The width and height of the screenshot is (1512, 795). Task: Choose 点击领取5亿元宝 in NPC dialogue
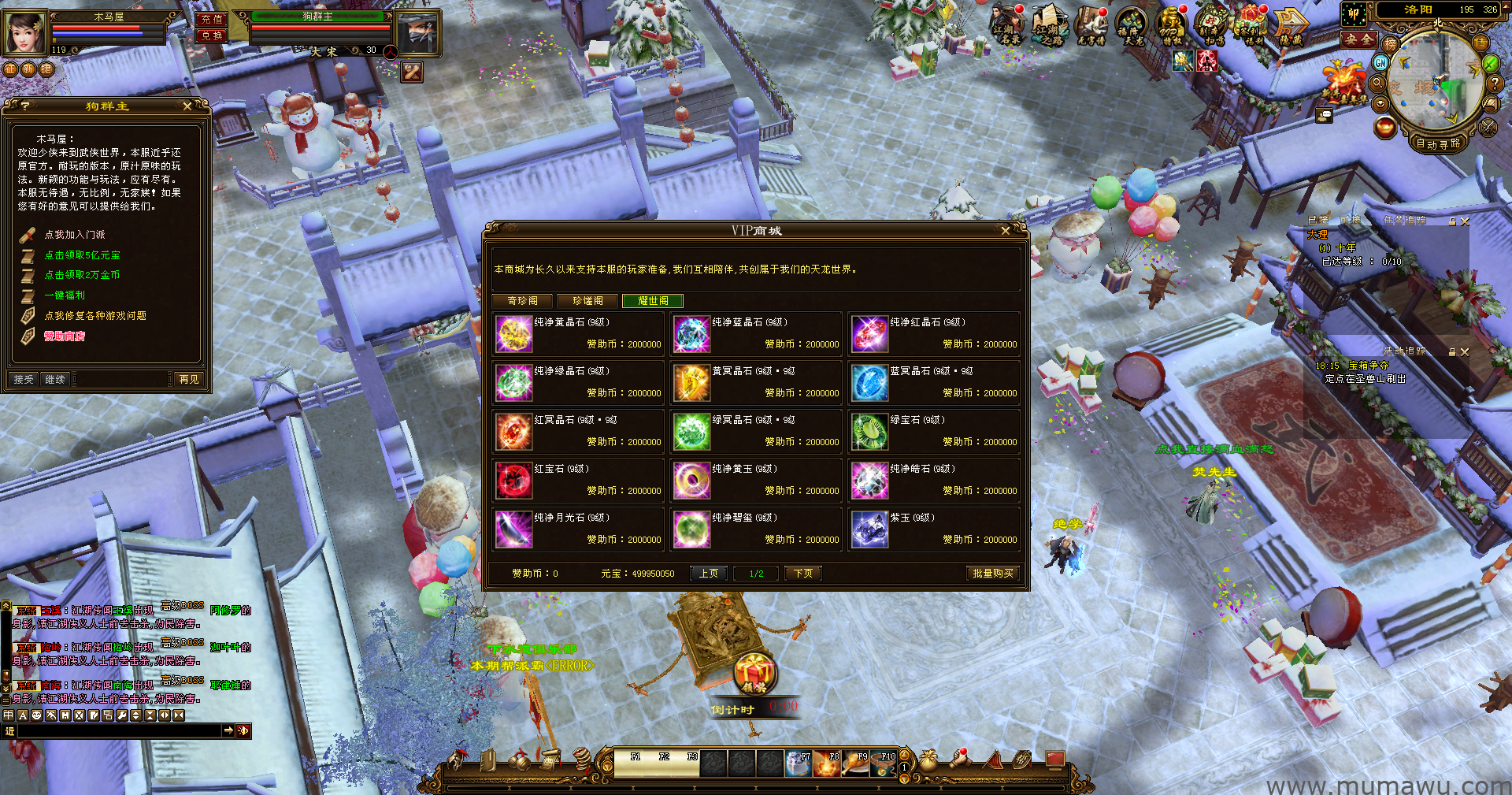click(x=82, y=255)
